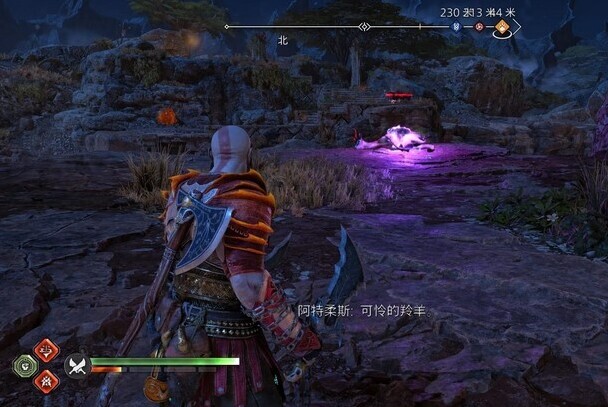Viewport: 608px width, 407px height.
Task: Select the upper red runic attack icon
Action: click(x=45, y=350)
